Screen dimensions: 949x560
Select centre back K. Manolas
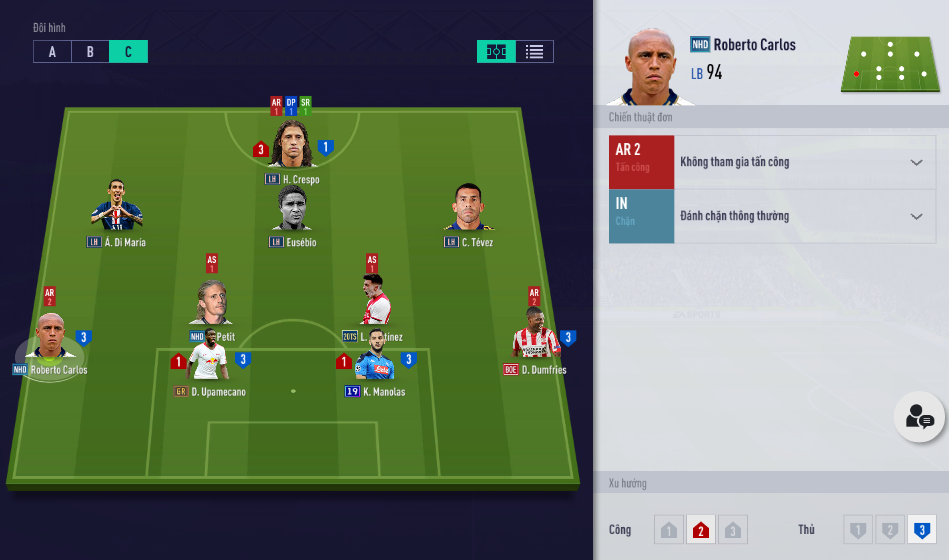point(375,360)
